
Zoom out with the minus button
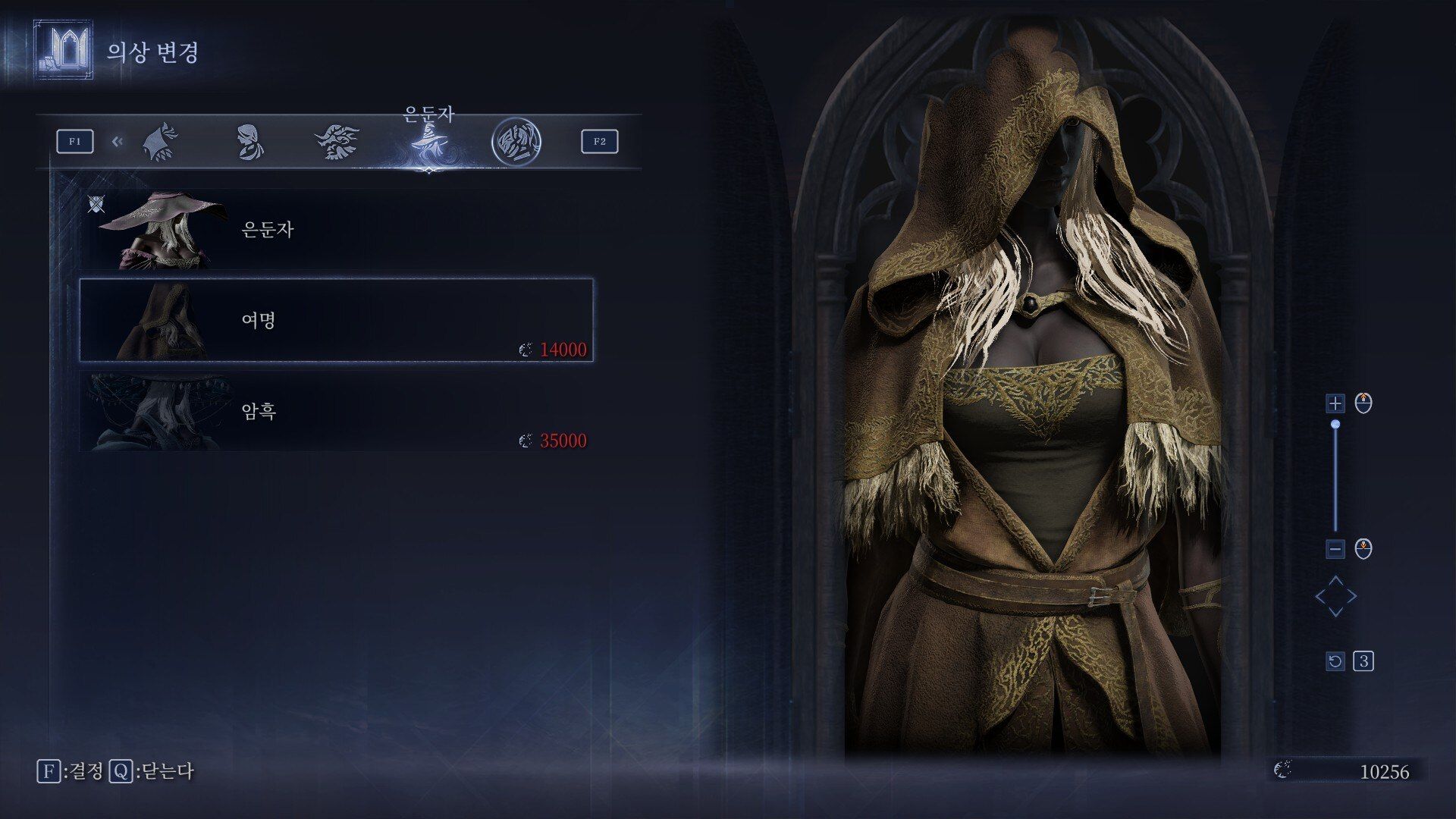(1335, 548)
